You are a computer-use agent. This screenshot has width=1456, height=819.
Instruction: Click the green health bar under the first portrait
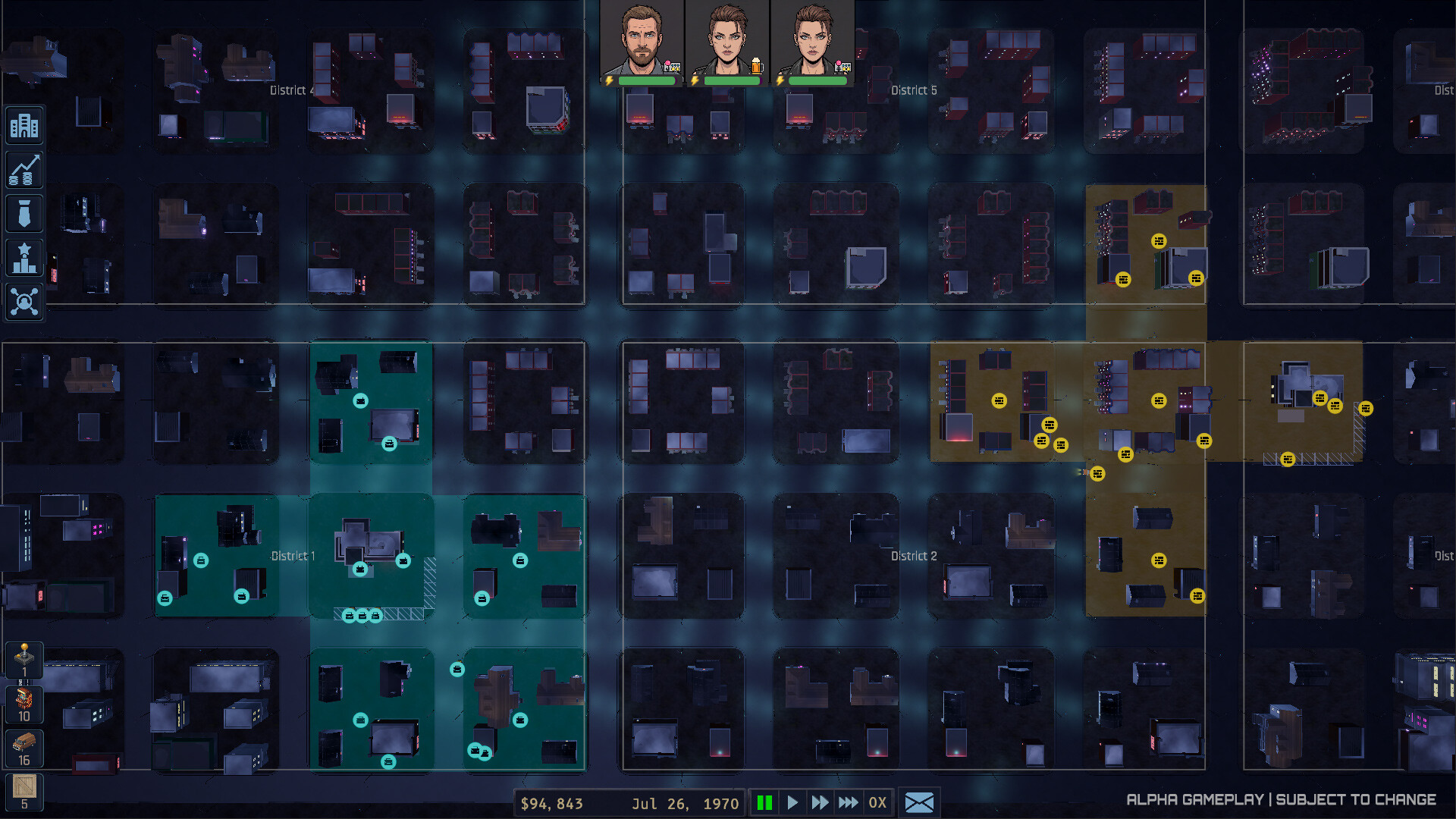click(x=646, y=80)
